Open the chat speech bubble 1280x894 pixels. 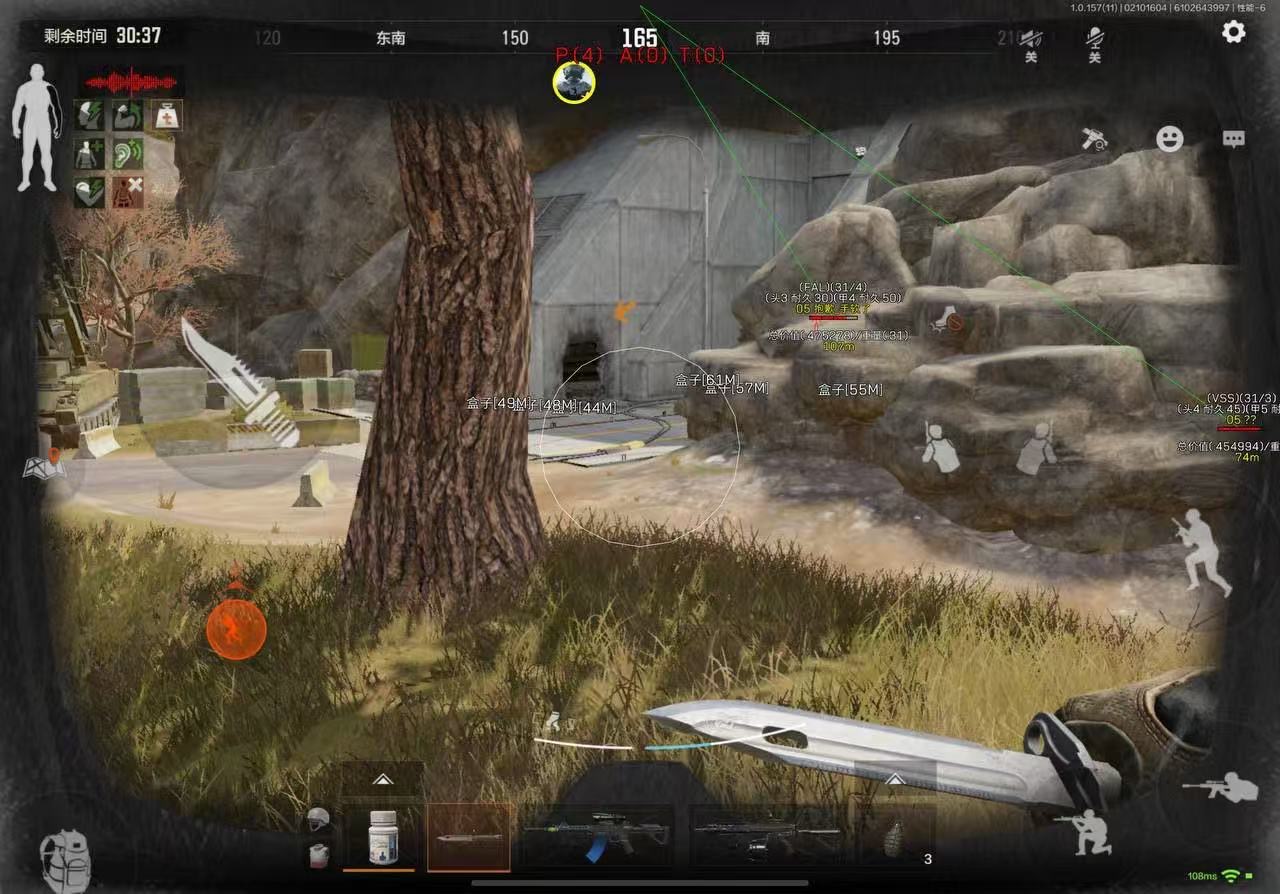[x=1234, y=139]
